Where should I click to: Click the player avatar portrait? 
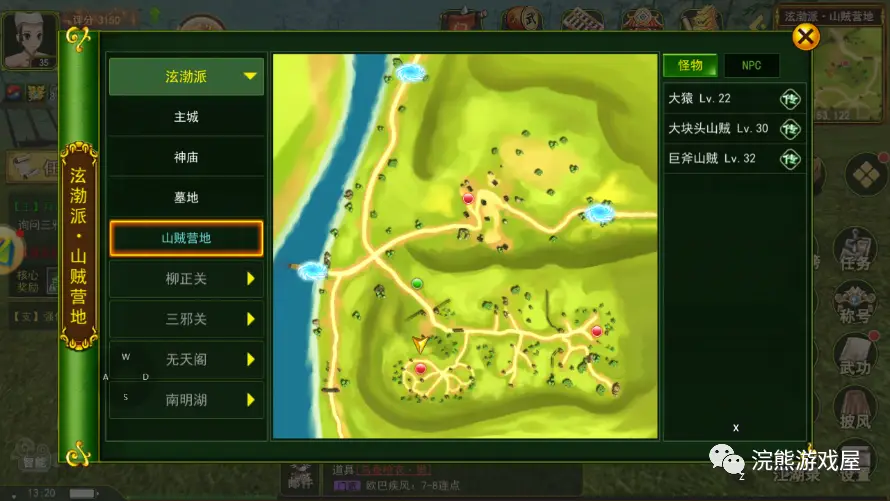coord(27,38)
